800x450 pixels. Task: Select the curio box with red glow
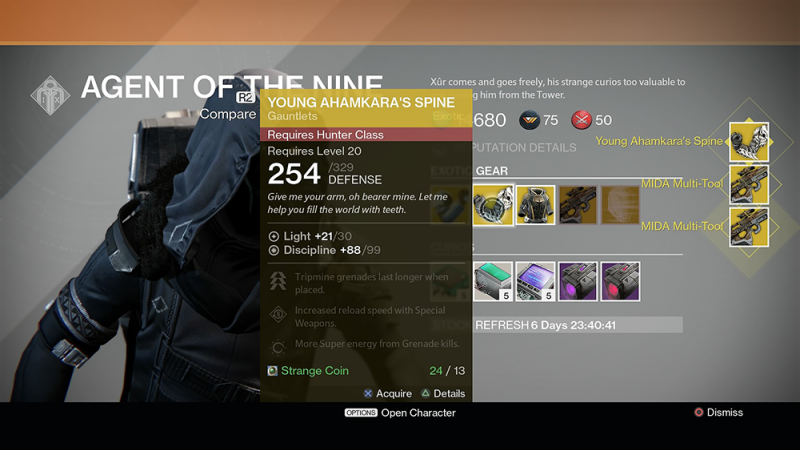621,281
